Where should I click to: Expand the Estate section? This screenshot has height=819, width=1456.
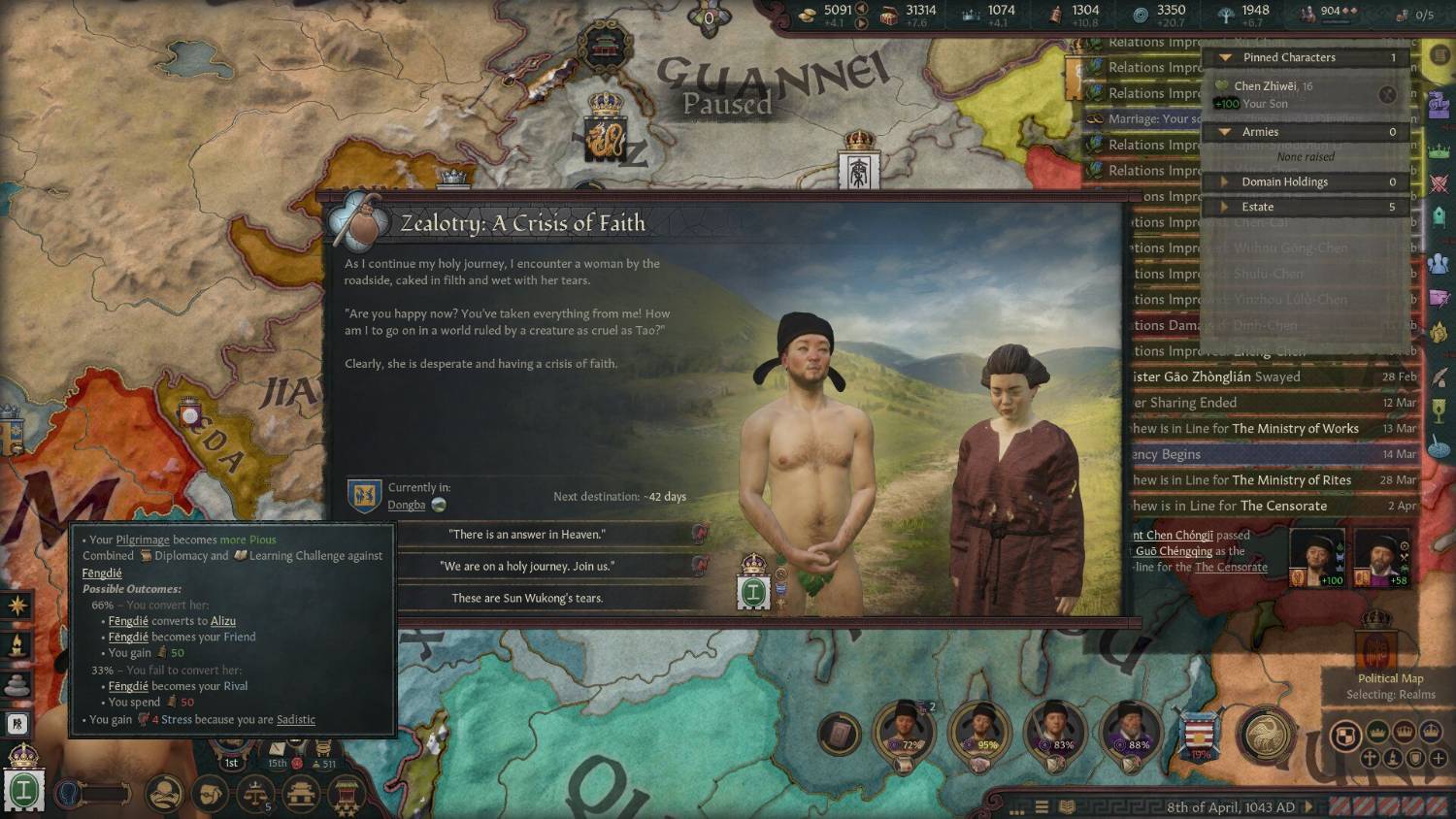click(x=1225, y=207)
